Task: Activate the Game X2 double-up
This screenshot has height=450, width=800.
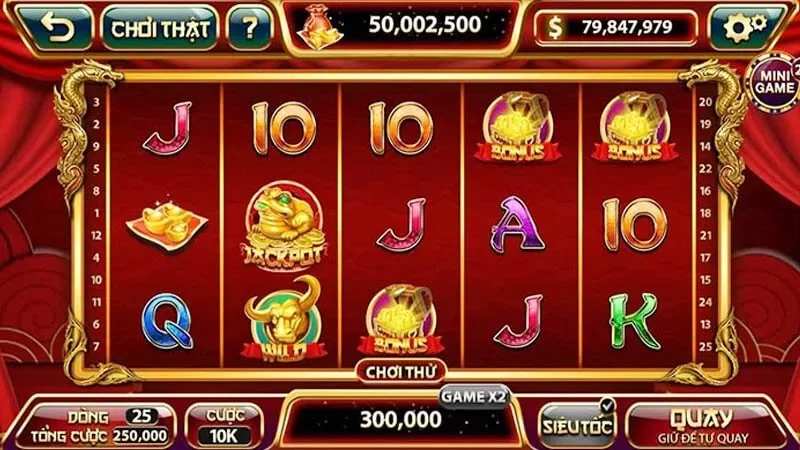Action: [x=473, y=396]
